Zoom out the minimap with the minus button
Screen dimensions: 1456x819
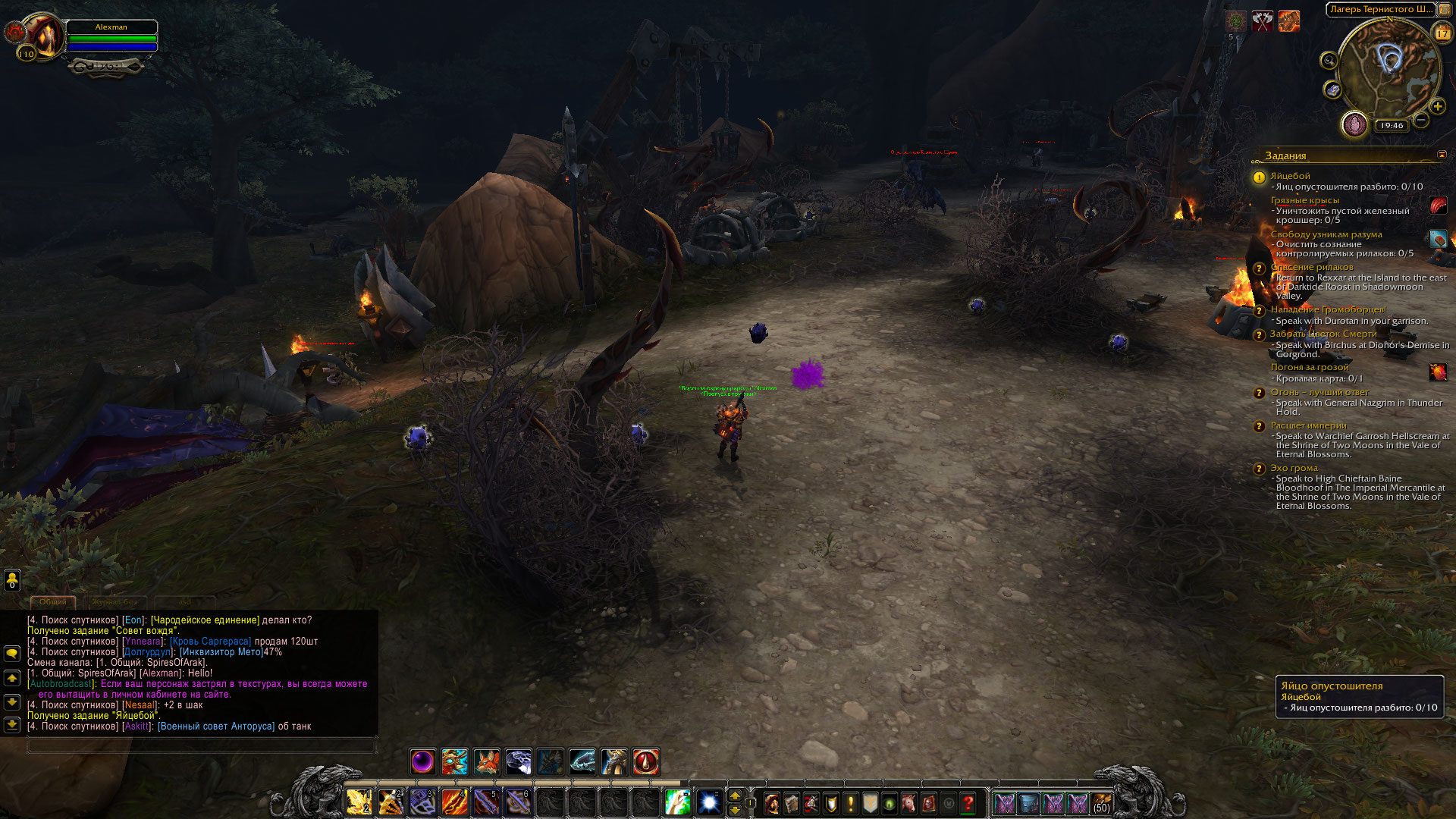[x=1421, y=120]
